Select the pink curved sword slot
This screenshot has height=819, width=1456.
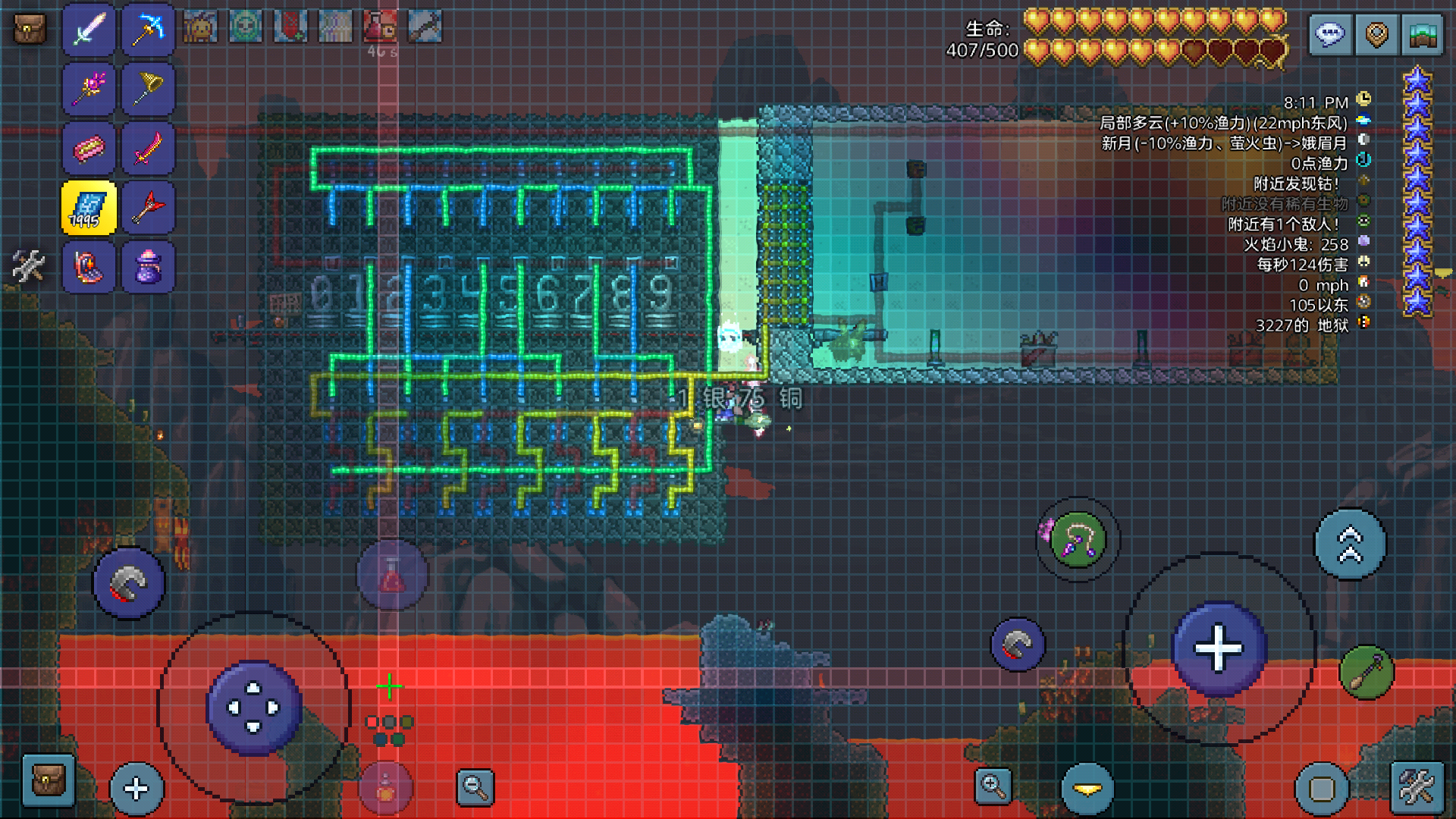(149, 149)
